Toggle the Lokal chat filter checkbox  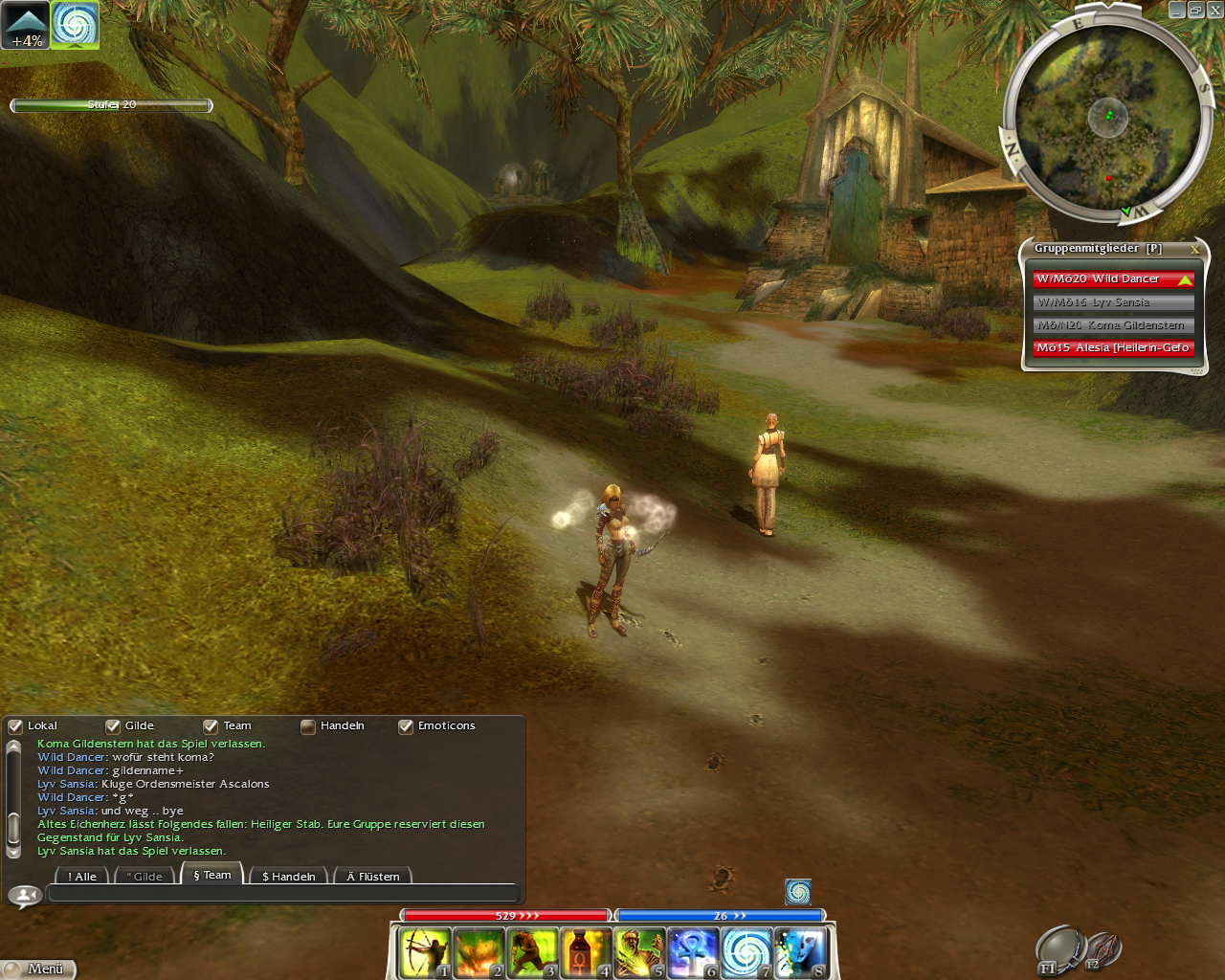click(x=15, y=726)
